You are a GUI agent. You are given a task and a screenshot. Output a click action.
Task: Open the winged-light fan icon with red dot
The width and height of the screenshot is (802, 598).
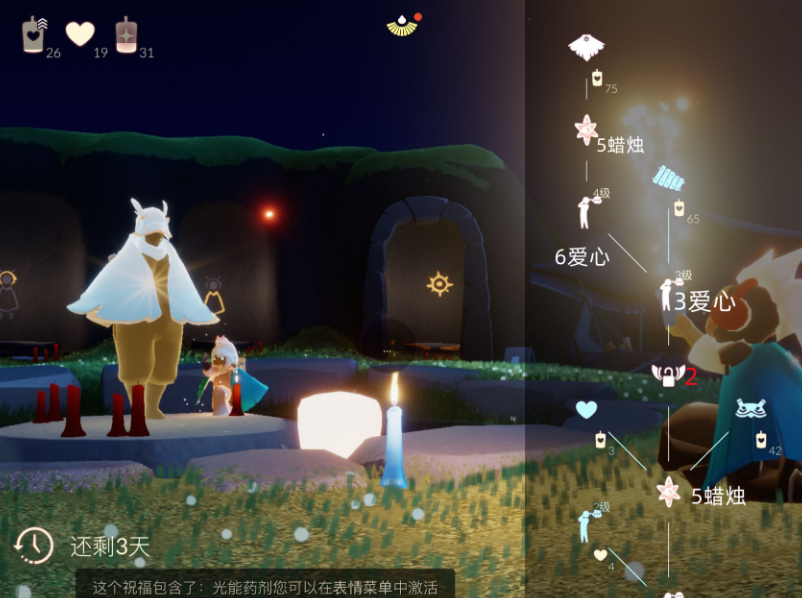(x=401, y=25)
